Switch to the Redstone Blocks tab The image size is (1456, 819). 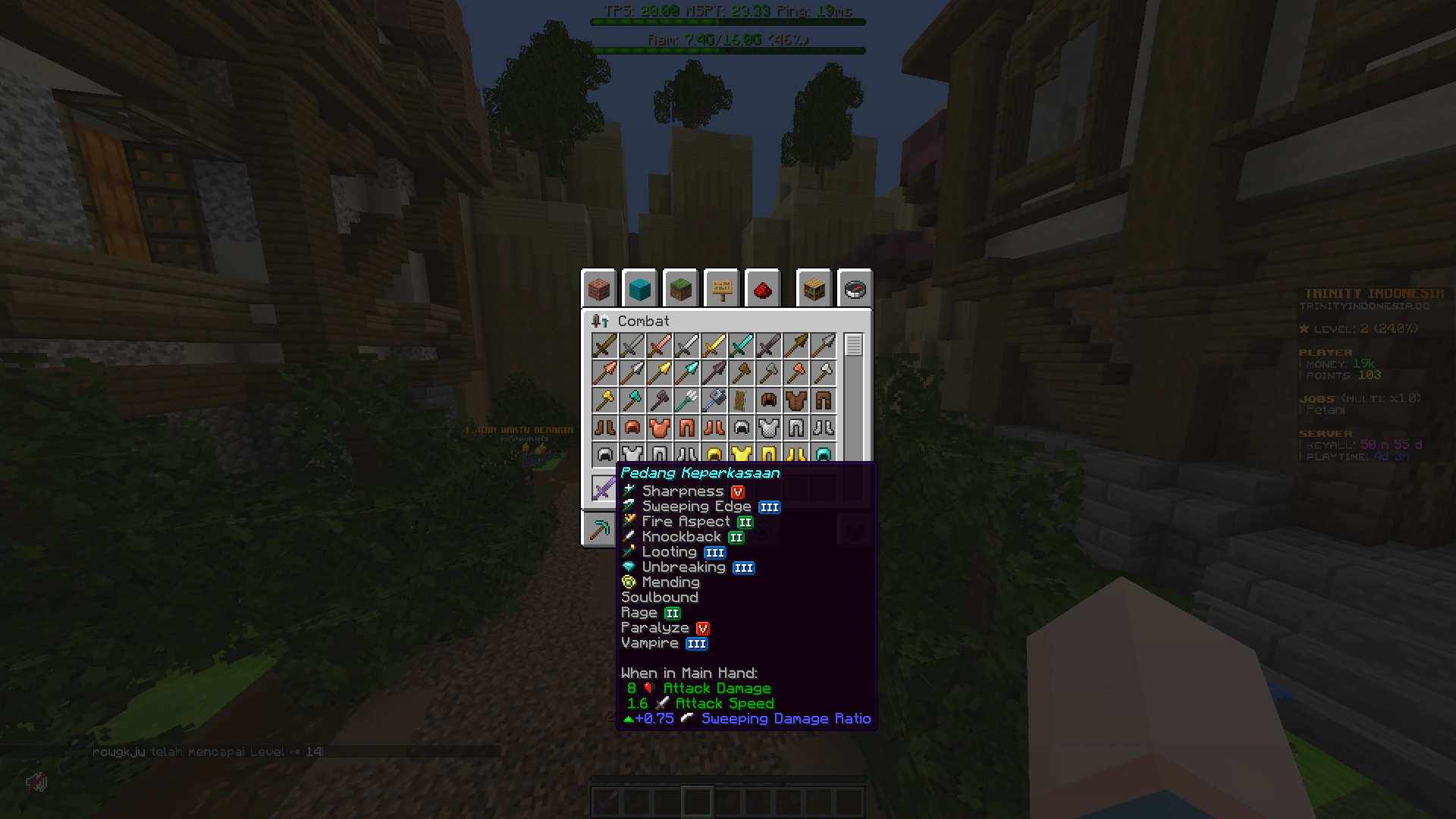point(762,289)
